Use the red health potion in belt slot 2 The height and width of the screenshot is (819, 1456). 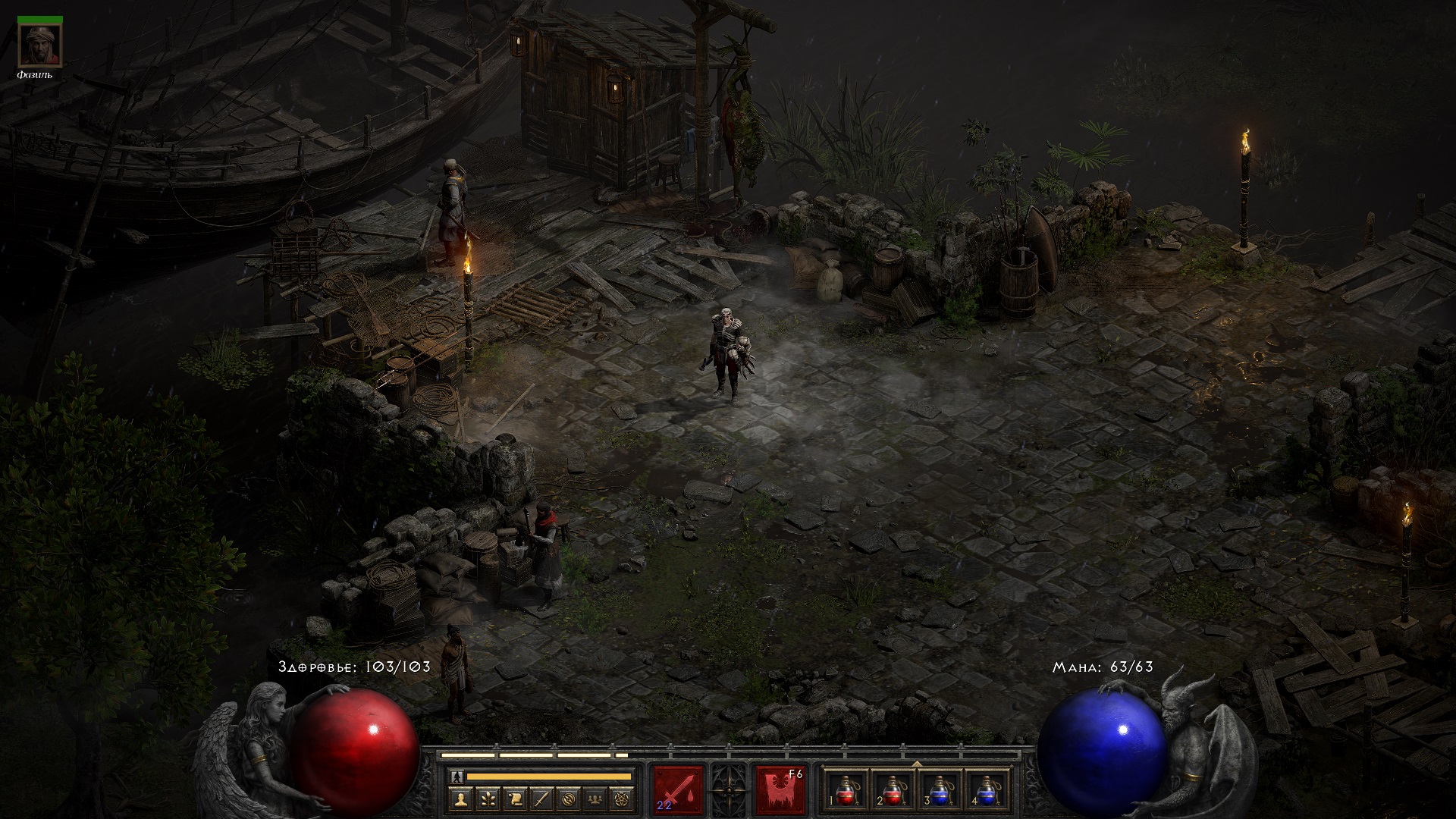coord(893,789)
